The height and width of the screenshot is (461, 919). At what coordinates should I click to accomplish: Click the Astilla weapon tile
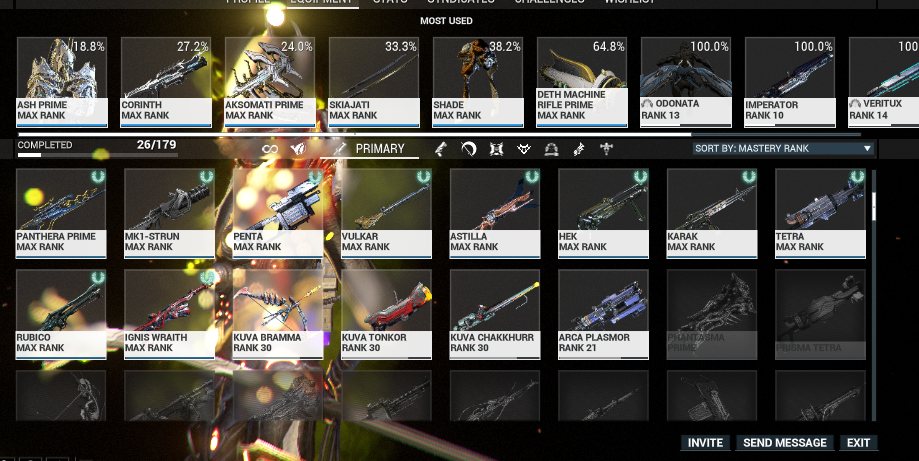494,212
